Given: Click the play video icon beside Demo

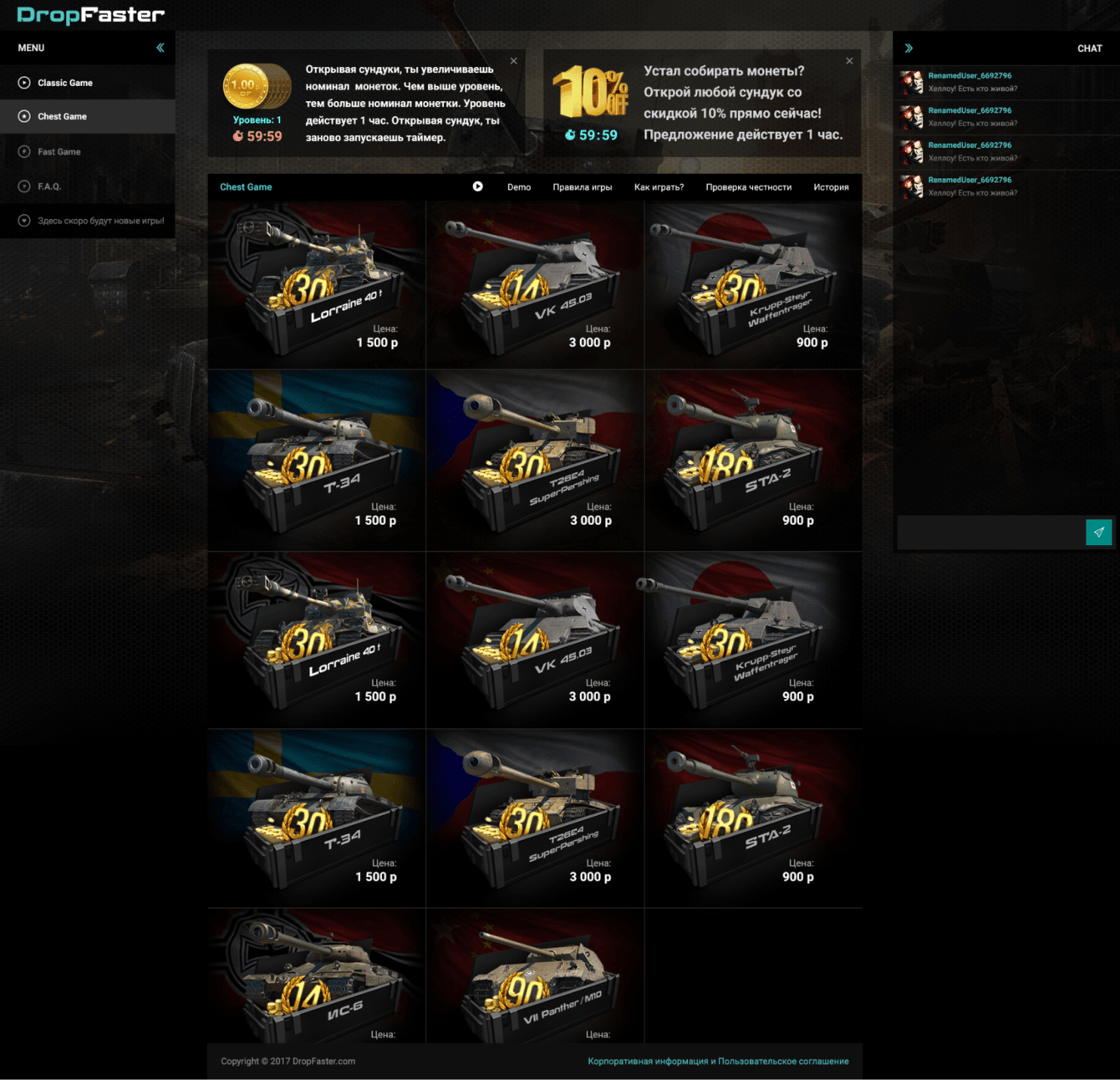Looking at the screenshot, I should coord(477,186).
